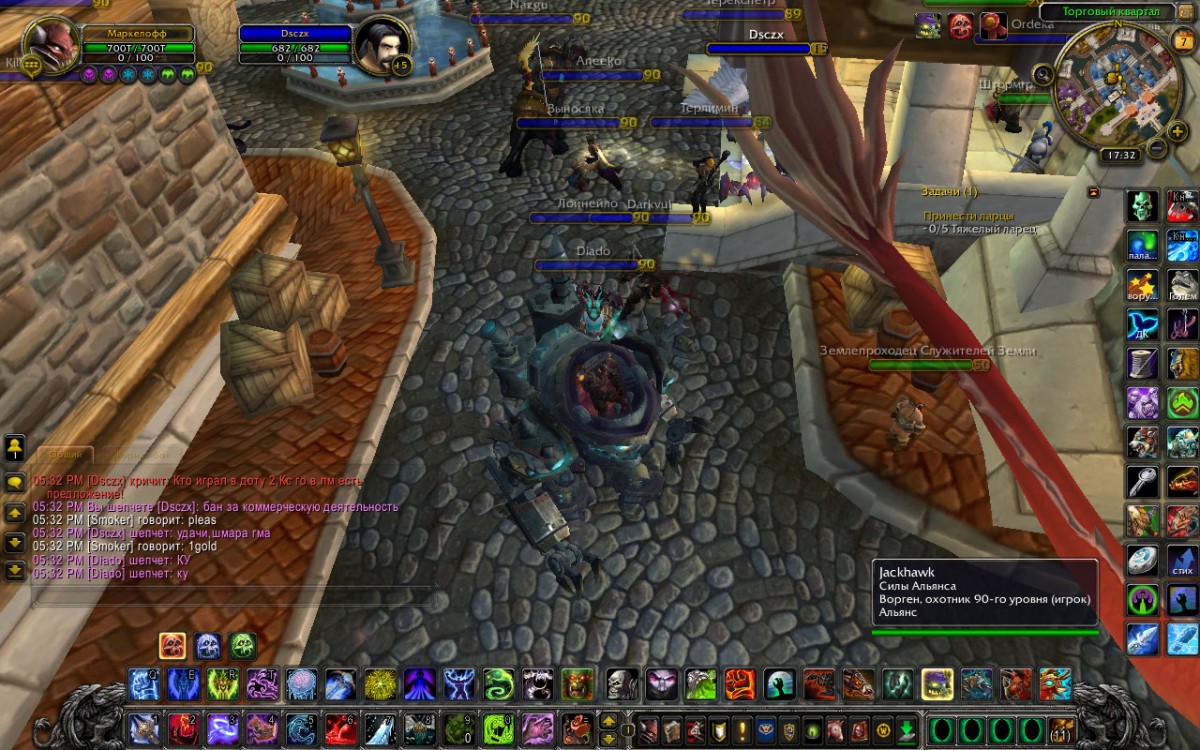The width and height of the screenshot is (1200, 750).
Task: Use the thread spool item icon
Action: (1143, 362)
